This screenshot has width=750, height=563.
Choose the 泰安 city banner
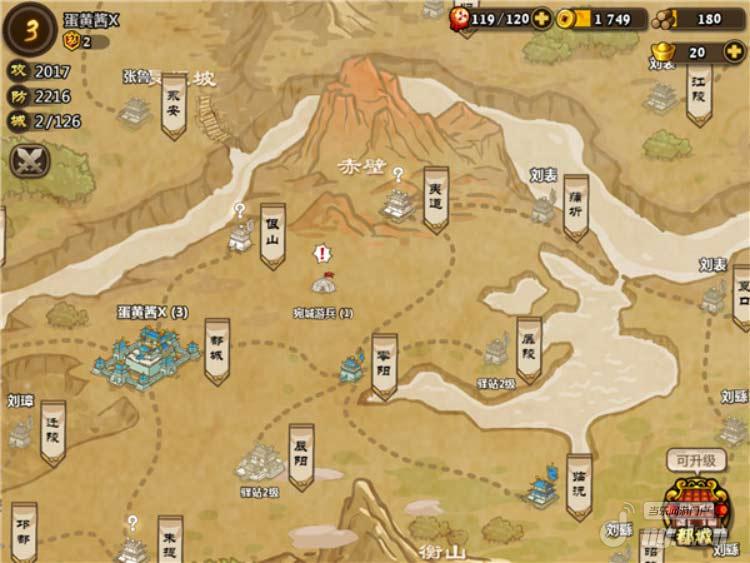[x=174, y=105]
